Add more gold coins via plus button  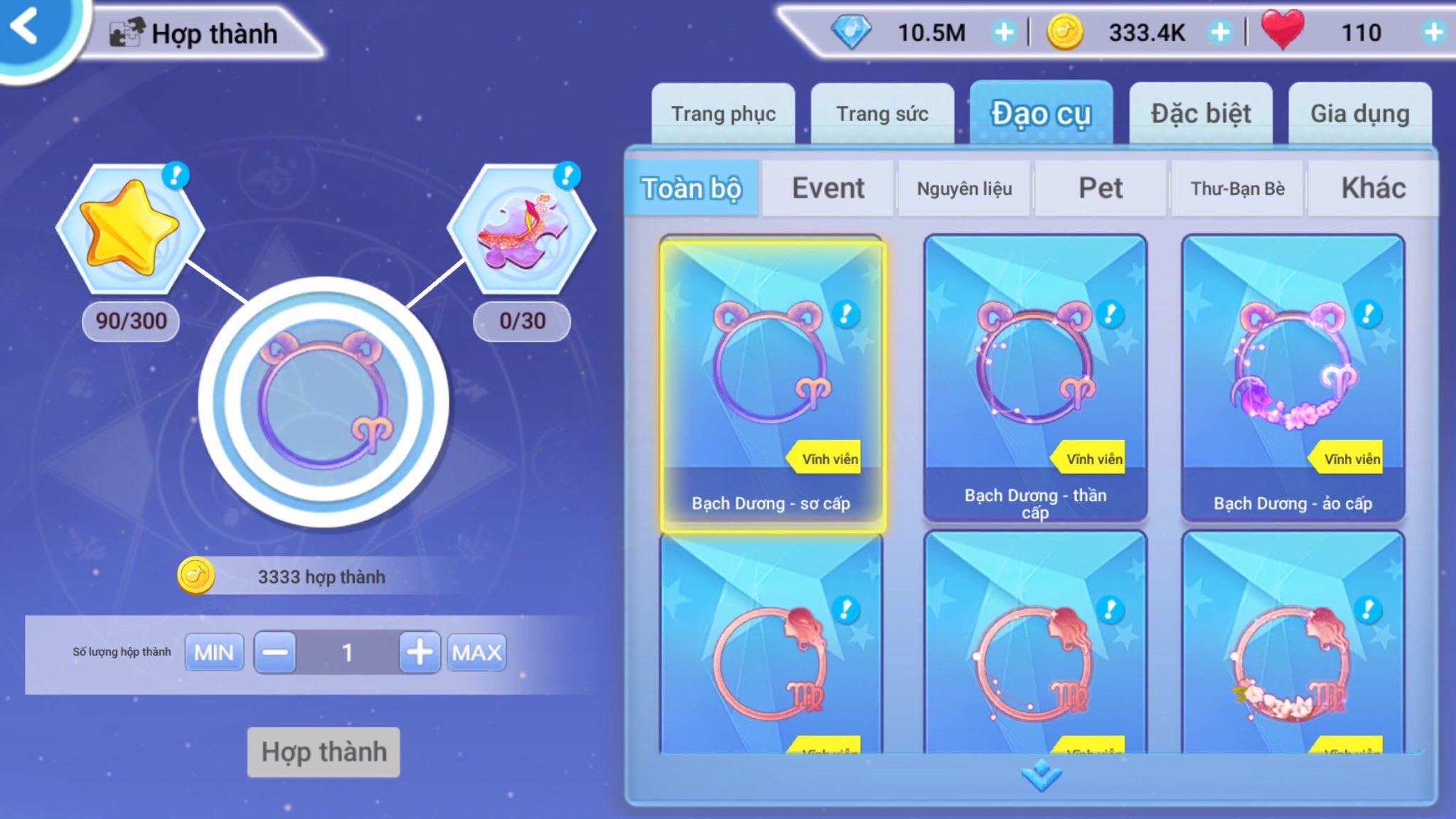coord(1220,32)
